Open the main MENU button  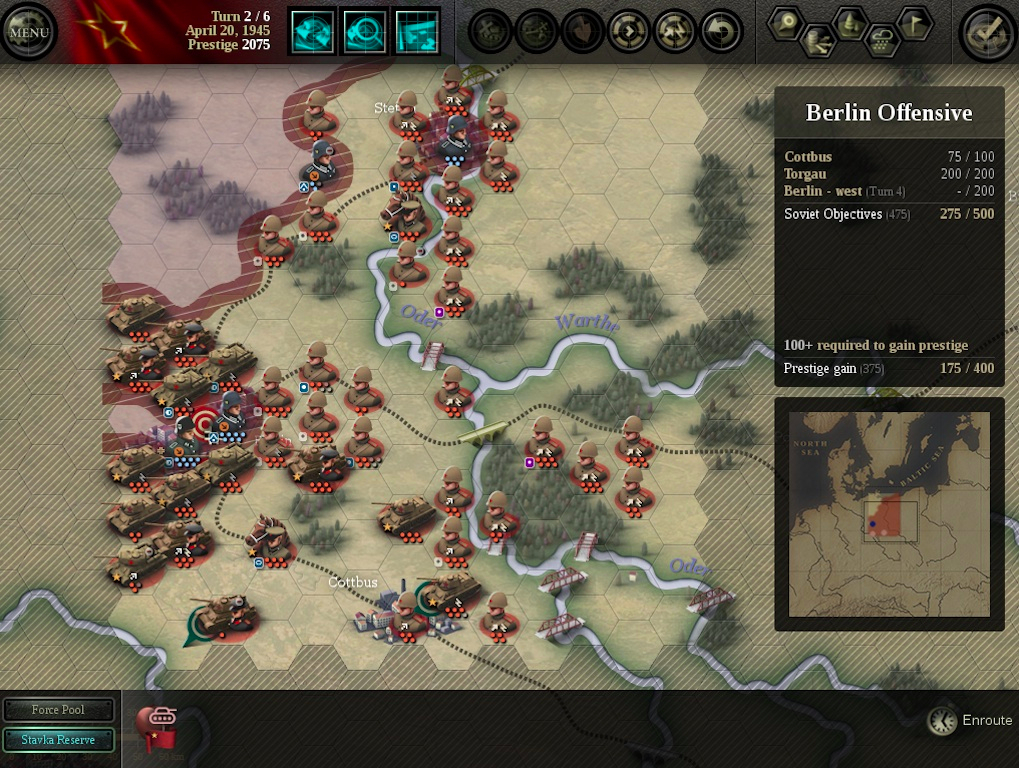[29, 32]
